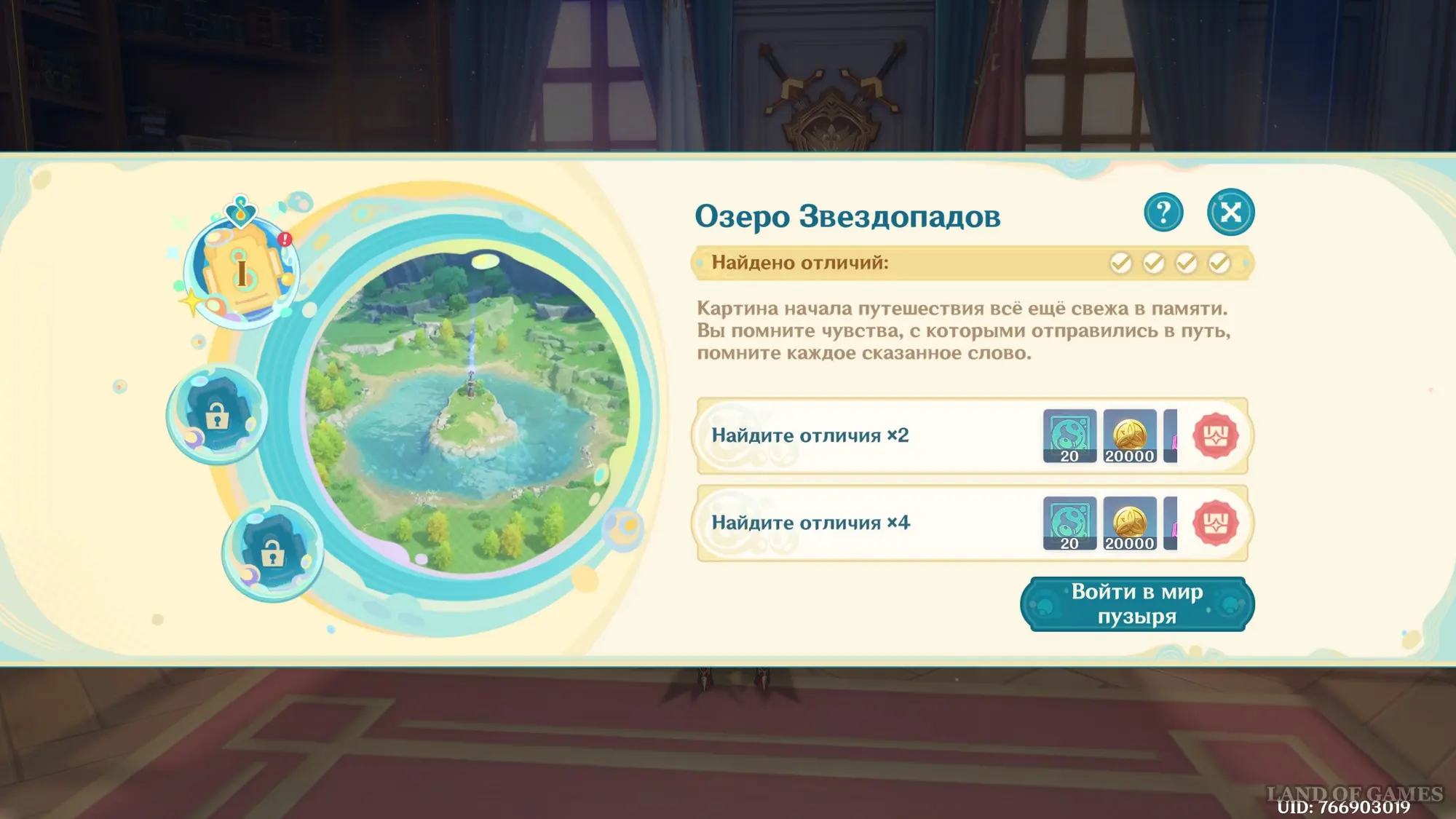Screen dimensions: 1456x819
Task: Close the Озеро Звездопадов panel
Action: [x=1230, y=213]
